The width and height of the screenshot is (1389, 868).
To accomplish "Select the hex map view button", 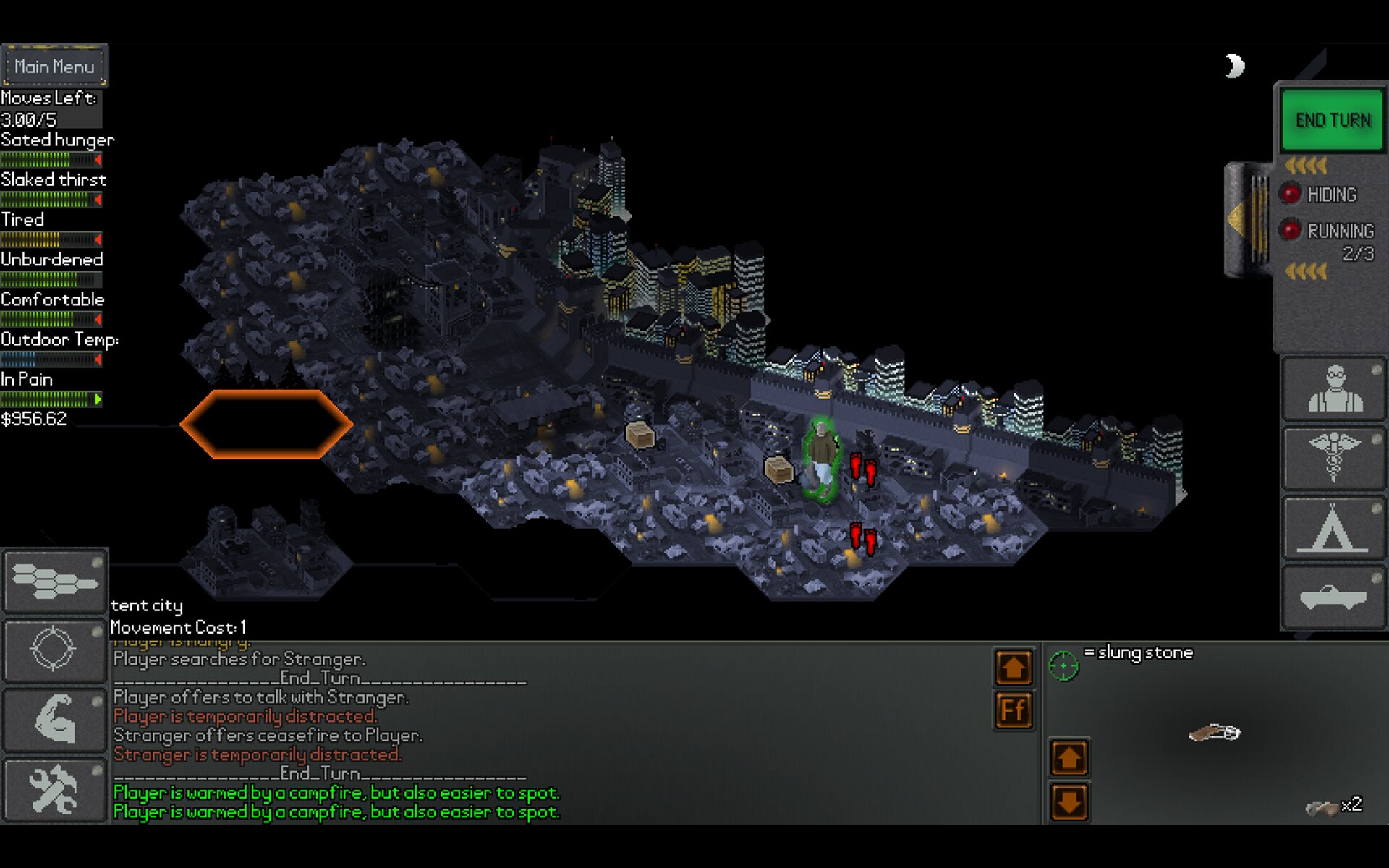I will tap(55, 580).
